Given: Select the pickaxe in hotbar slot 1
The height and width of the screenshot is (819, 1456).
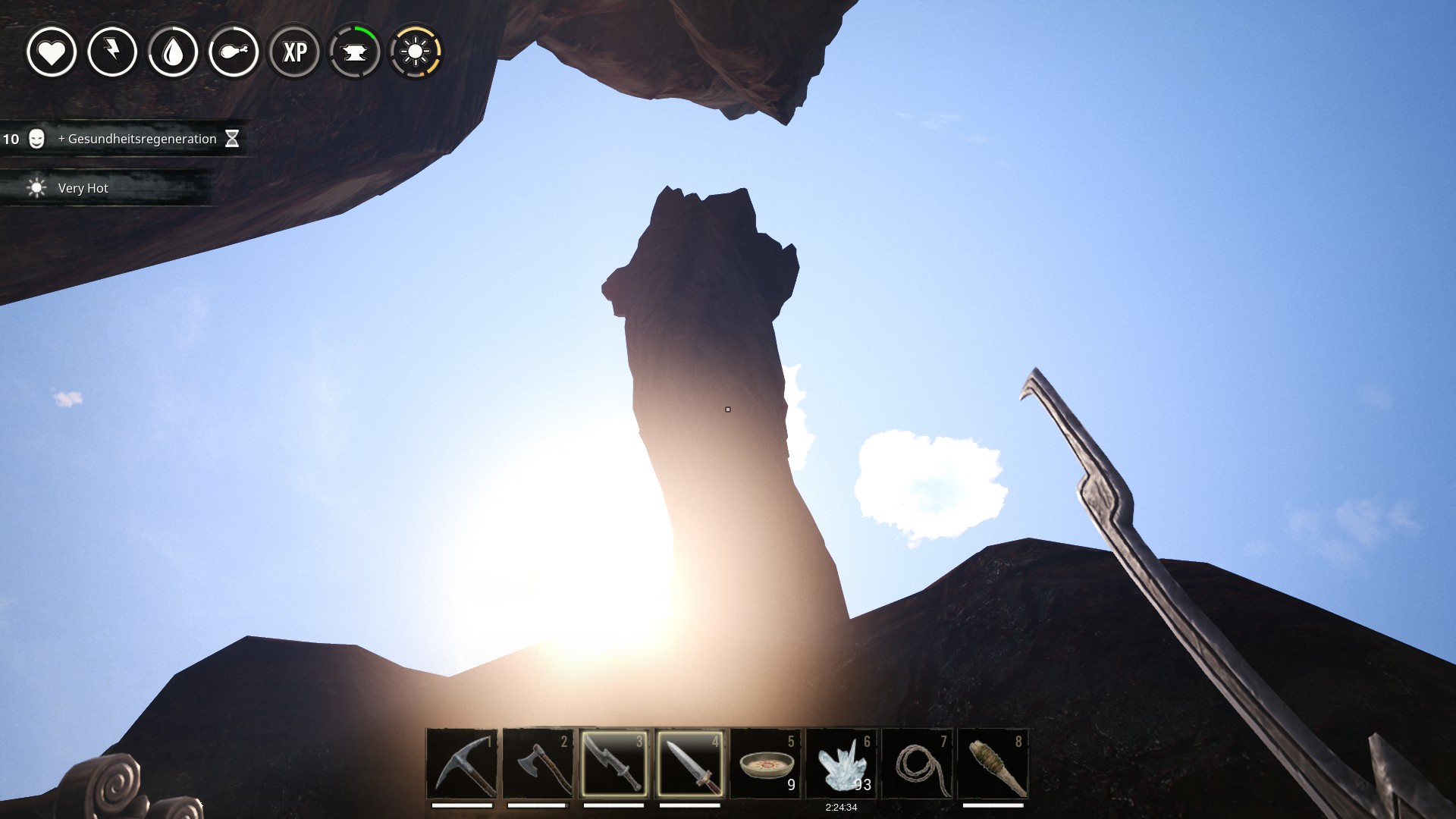Looking at the screenshot, I should (x=462, y=764).
